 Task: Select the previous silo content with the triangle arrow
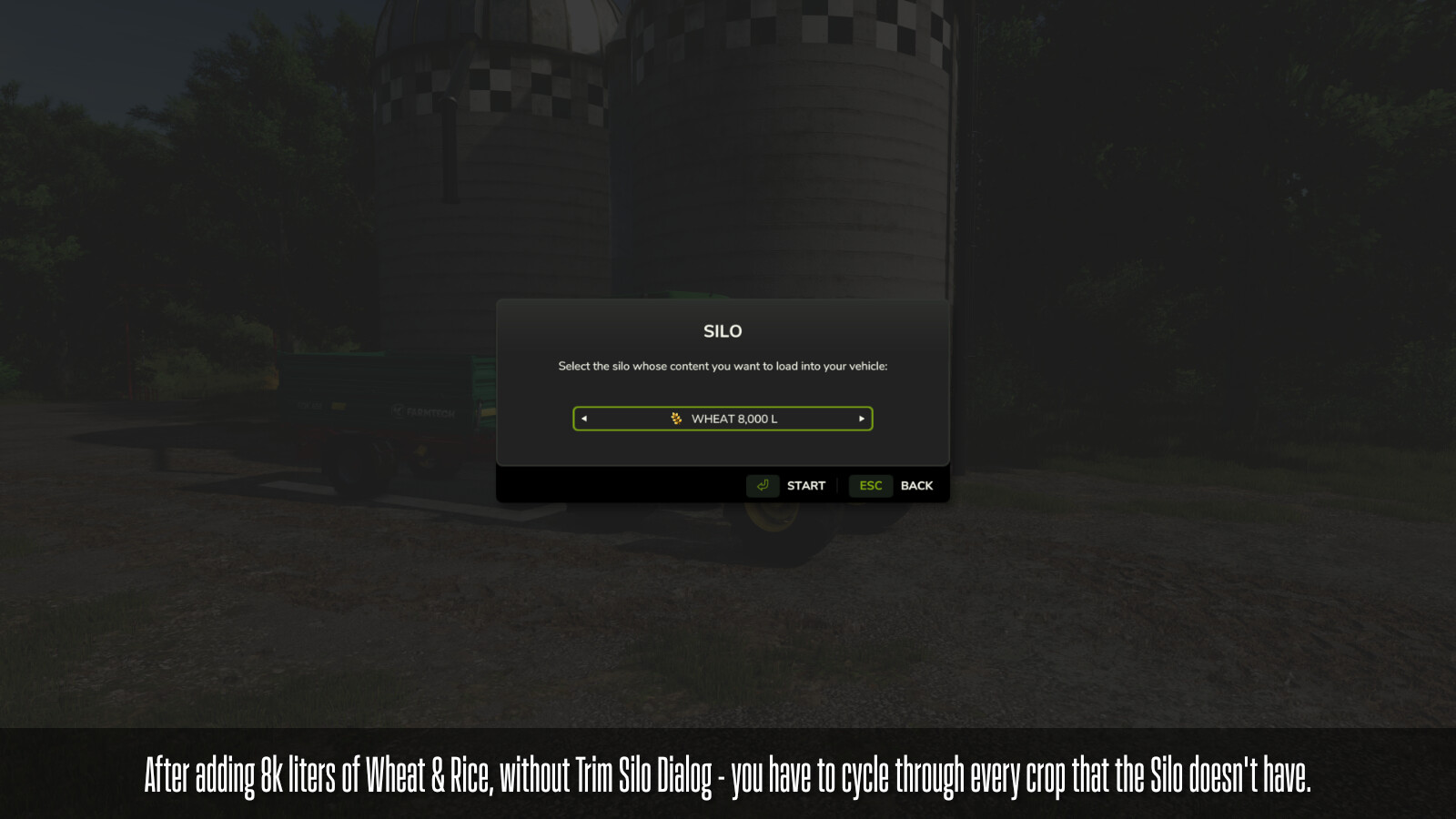[x=583, y=419]
